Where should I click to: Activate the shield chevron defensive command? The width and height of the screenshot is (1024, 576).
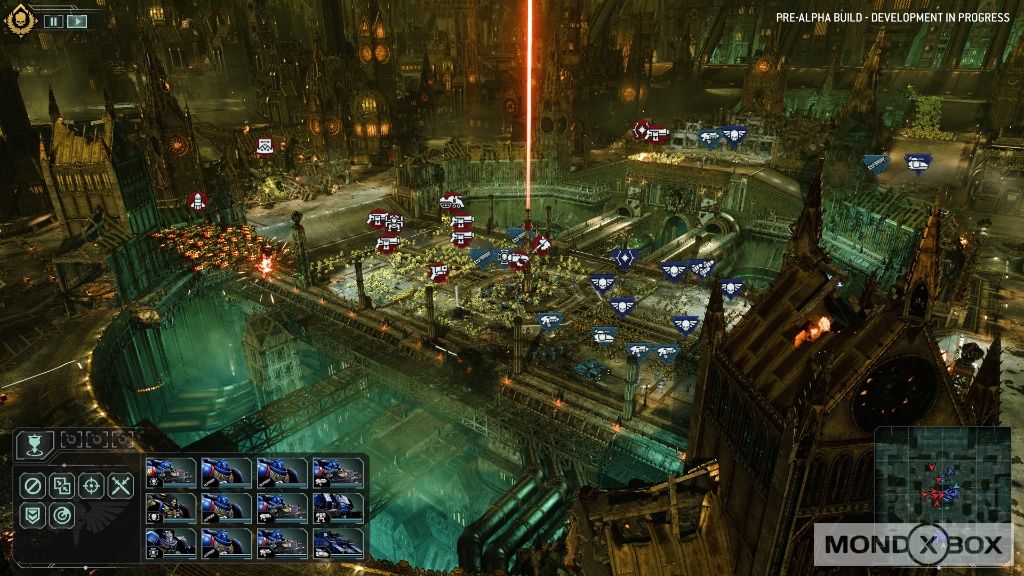(x=32, y=516)
